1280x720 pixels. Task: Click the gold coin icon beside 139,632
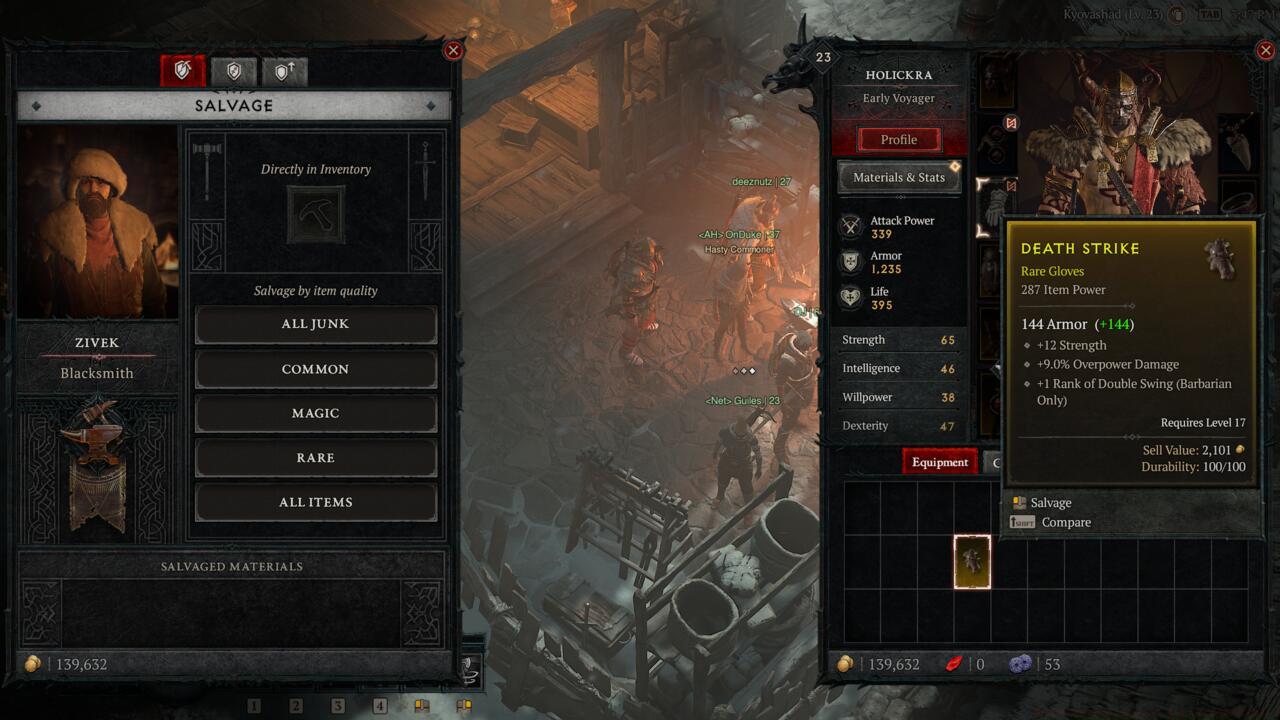[845, 663]
